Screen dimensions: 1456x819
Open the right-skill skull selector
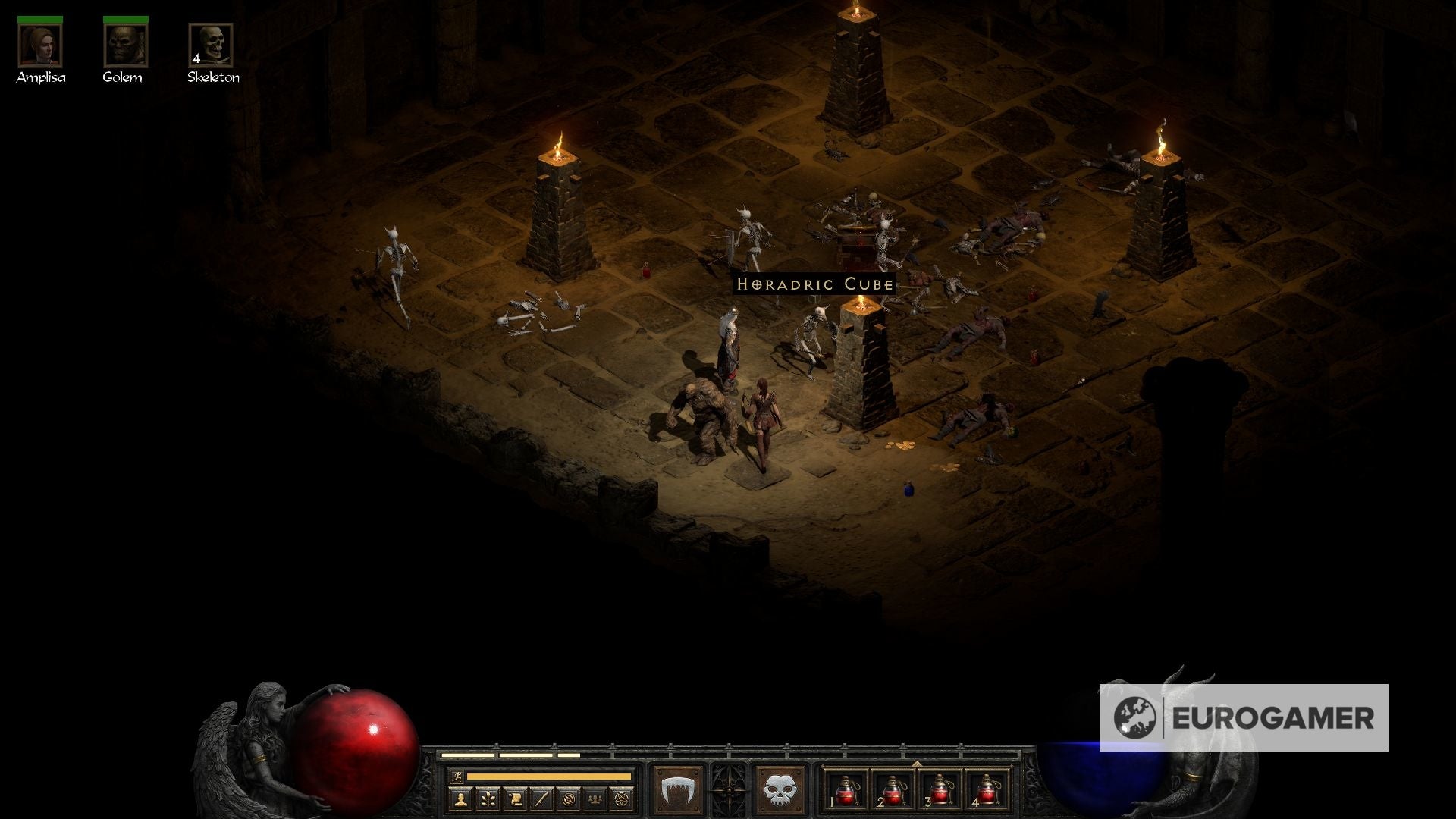click(x=779, y=789)
